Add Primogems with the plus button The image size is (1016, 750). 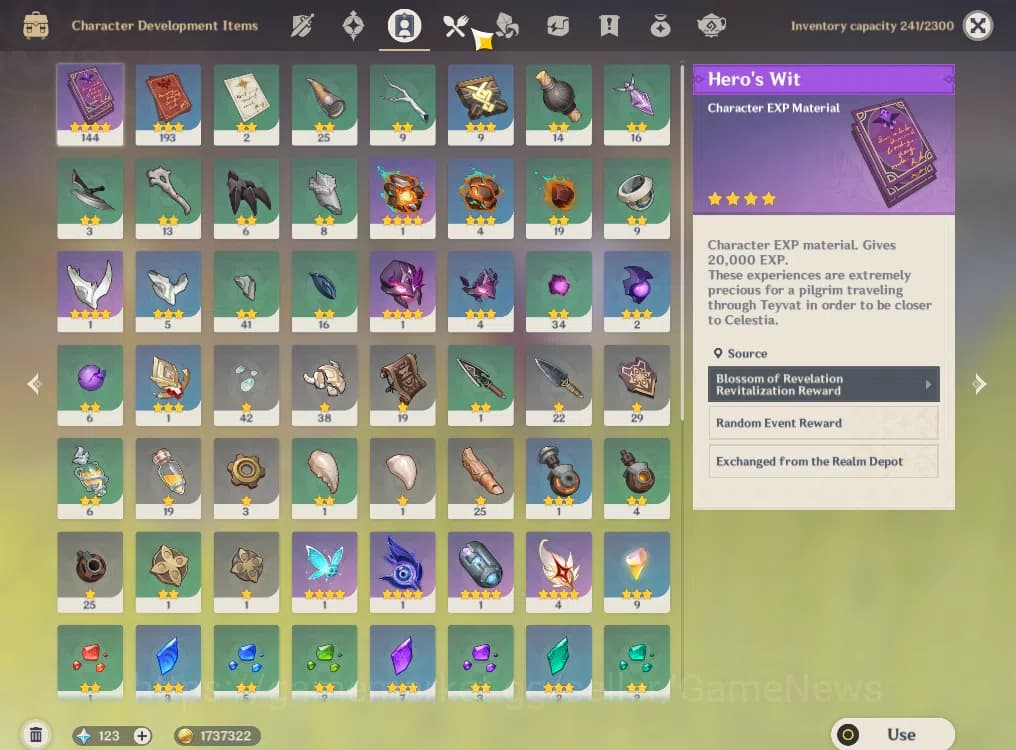[142, 736]
